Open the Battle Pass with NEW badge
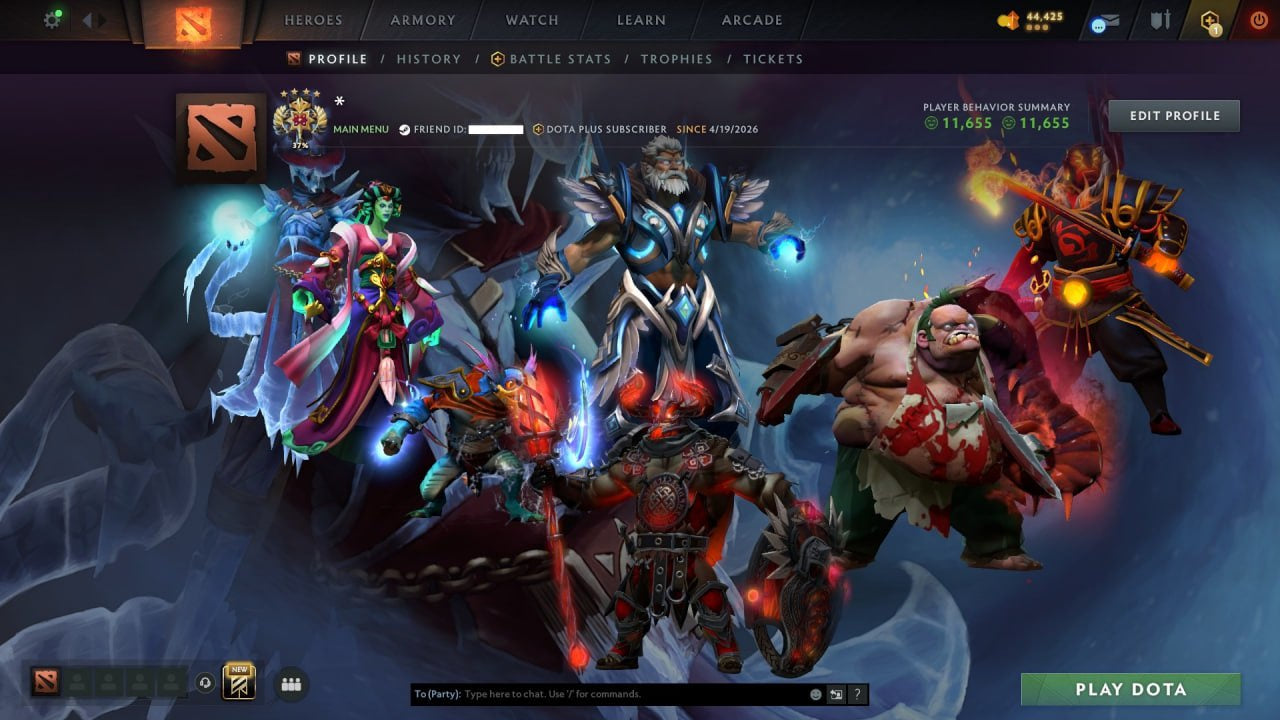The height and width of the screenshot is (720, 1280). (x=237, y=683)
